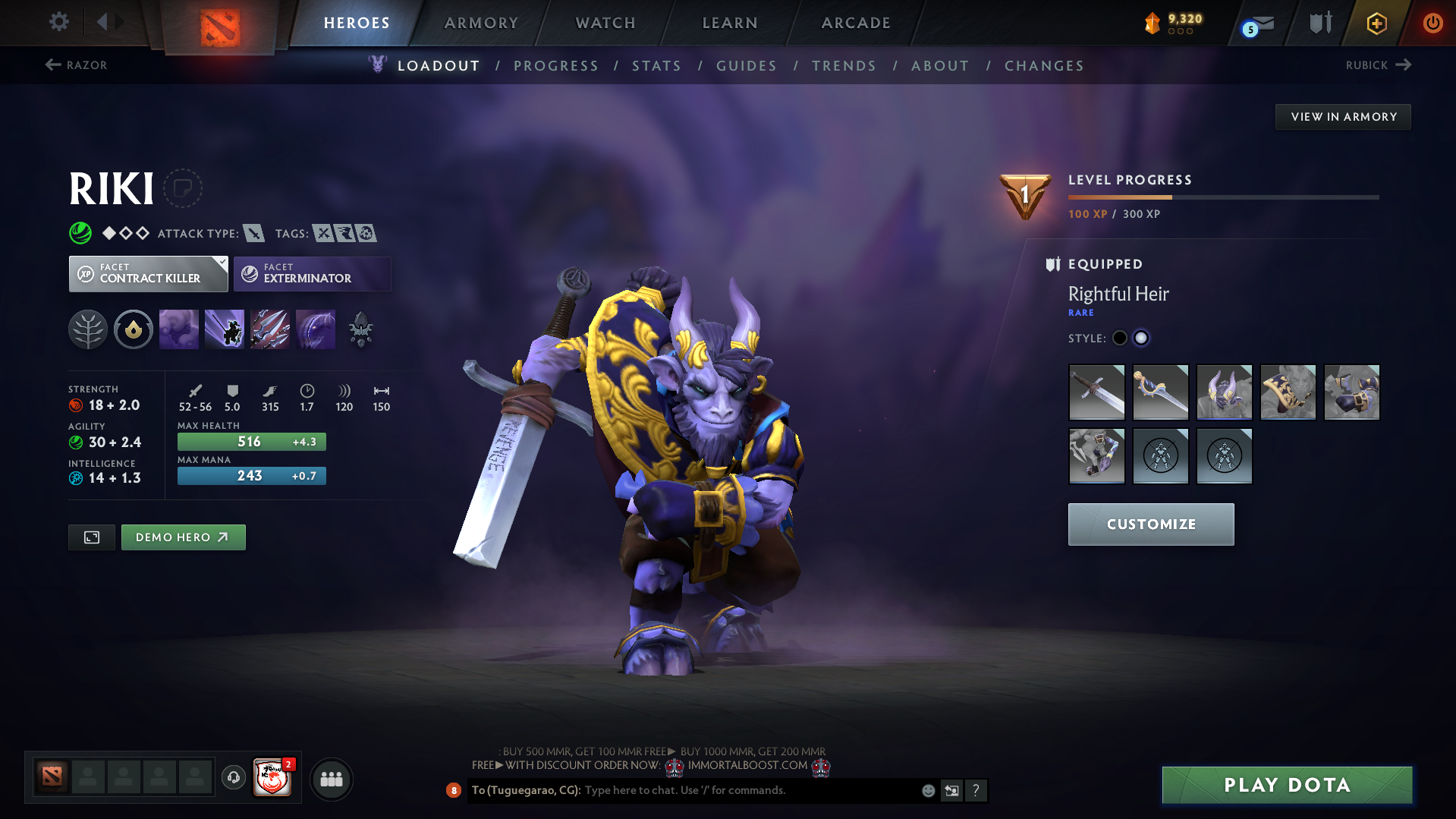Switch to the second style dot for Rightful Heir
Screen dimensions: 1456x819
tap(1141, 338)
